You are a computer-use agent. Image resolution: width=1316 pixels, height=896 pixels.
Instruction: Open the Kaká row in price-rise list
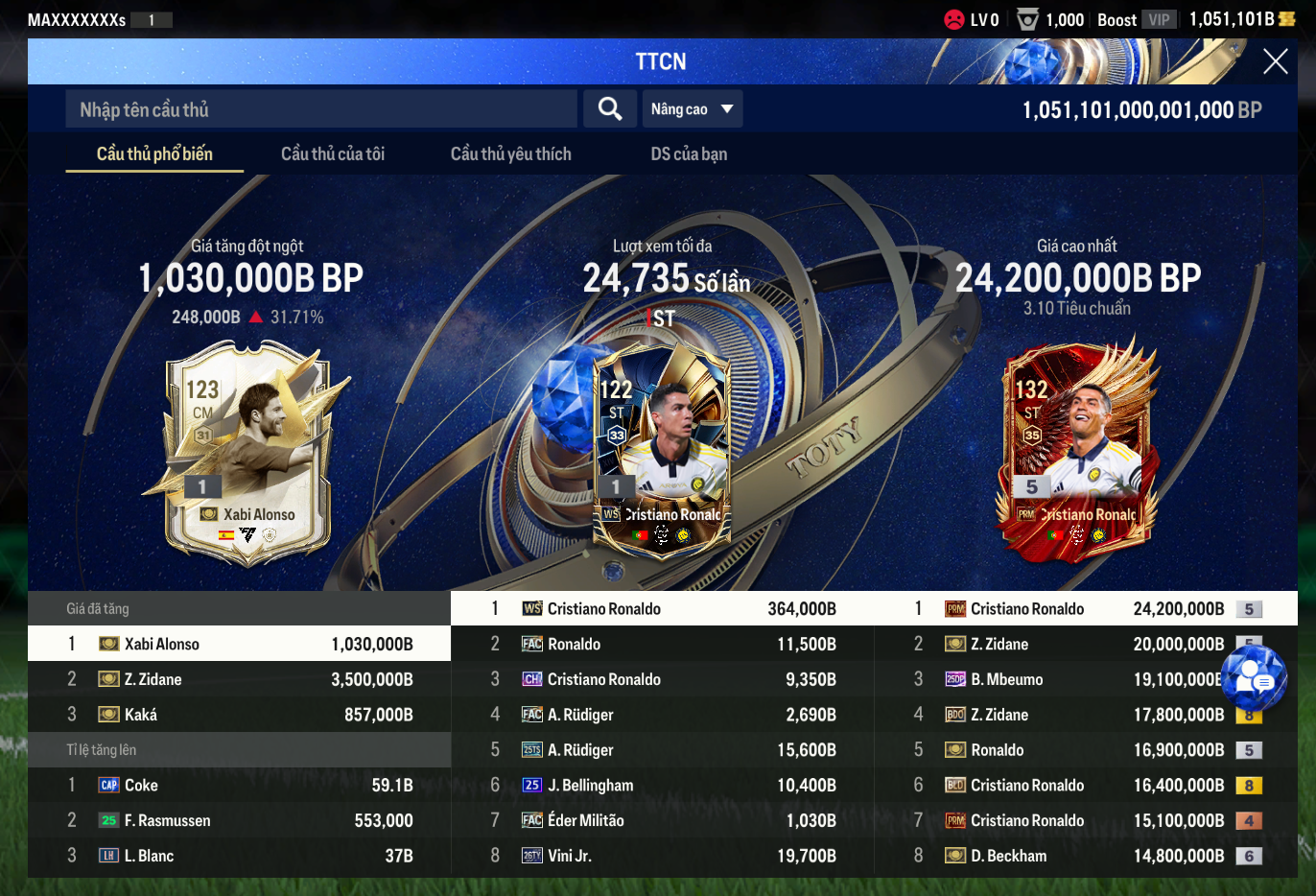pyautogui.click(x=240, y=715)
